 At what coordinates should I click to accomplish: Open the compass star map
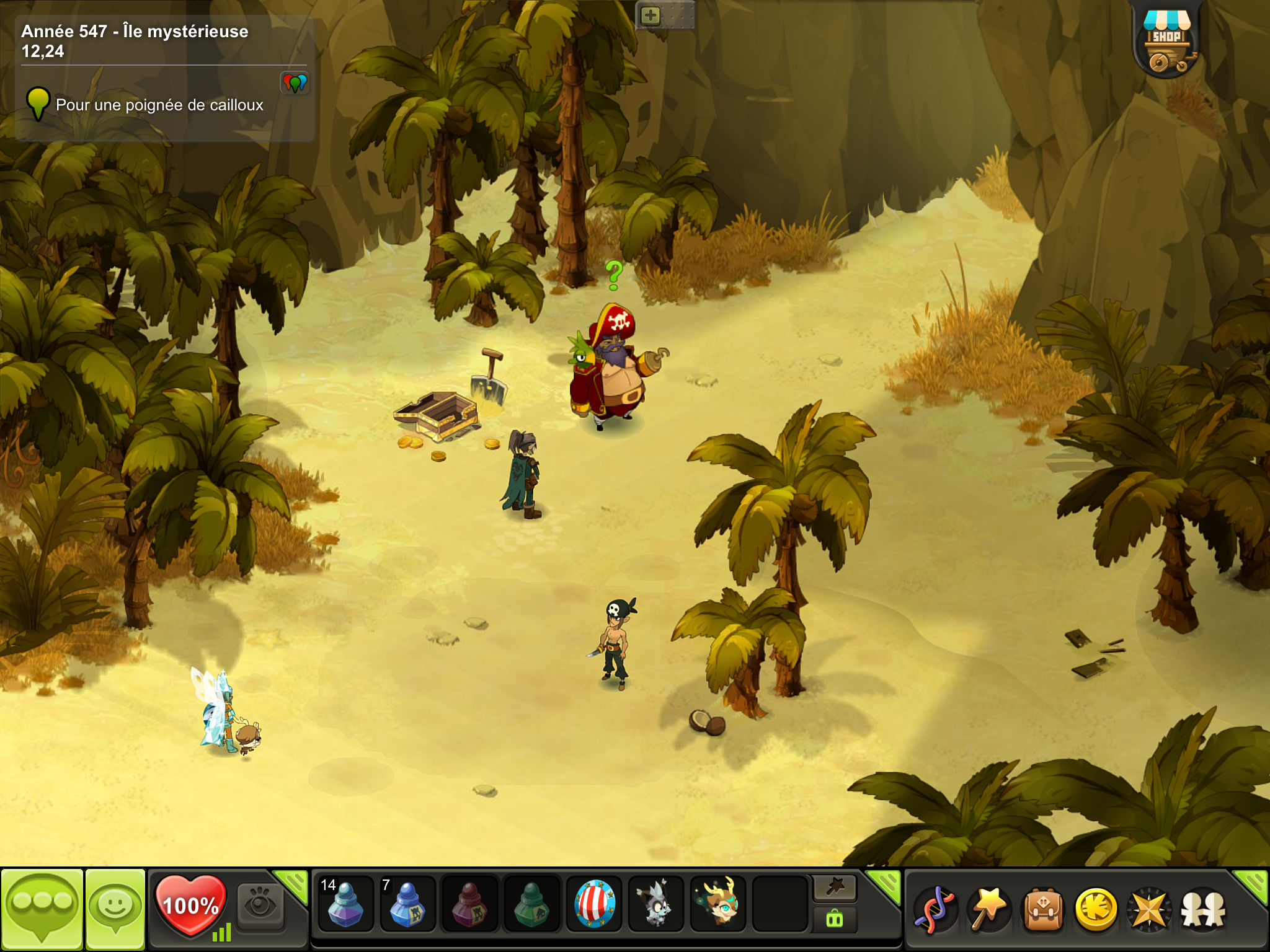coord(1150,909)
